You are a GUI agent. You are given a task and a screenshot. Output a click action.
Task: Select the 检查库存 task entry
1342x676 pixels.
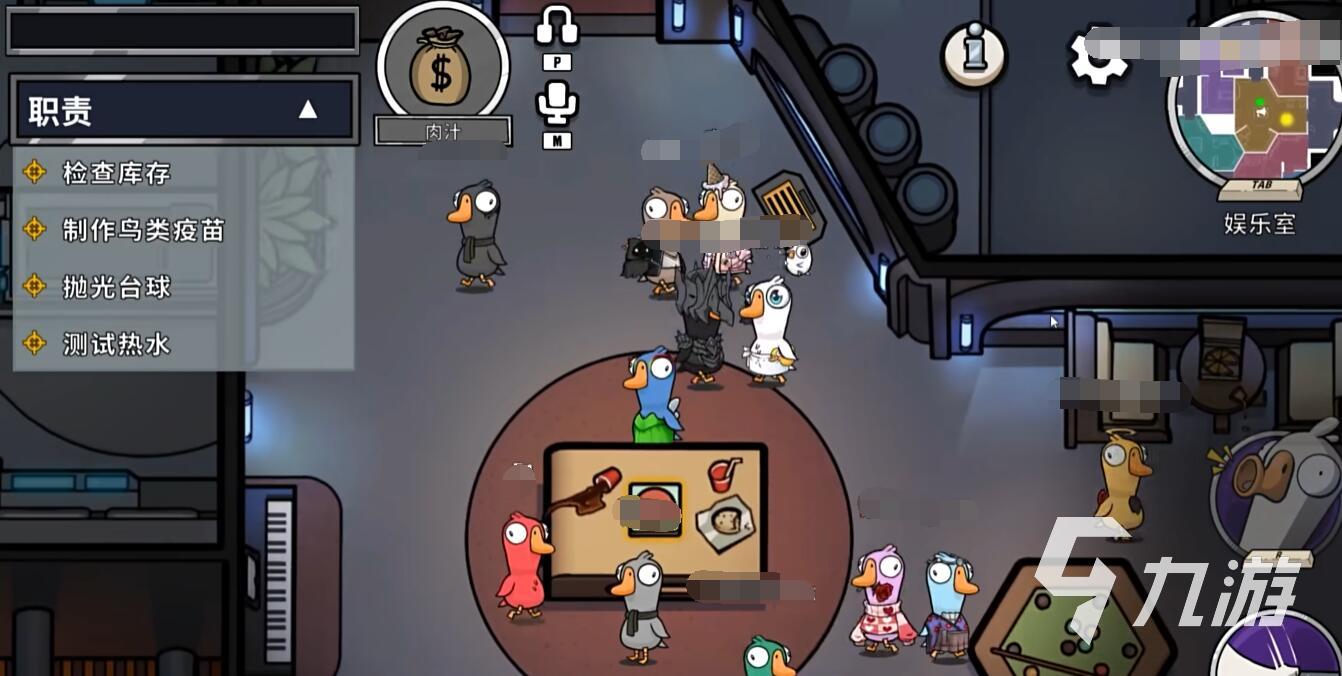(x=116, y=173)
